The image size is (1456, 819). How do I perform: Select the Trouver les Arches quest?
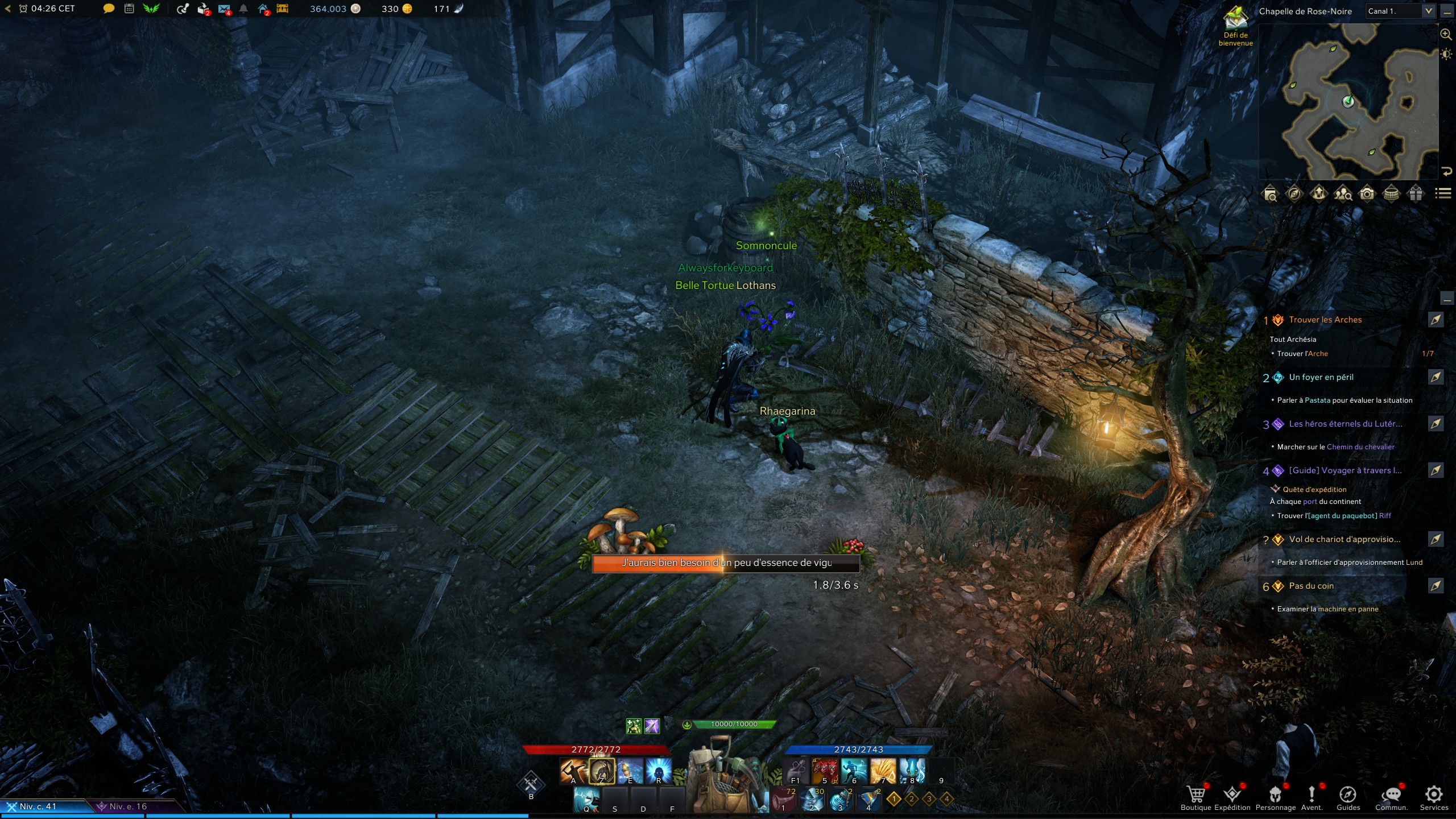point(1325,320)
